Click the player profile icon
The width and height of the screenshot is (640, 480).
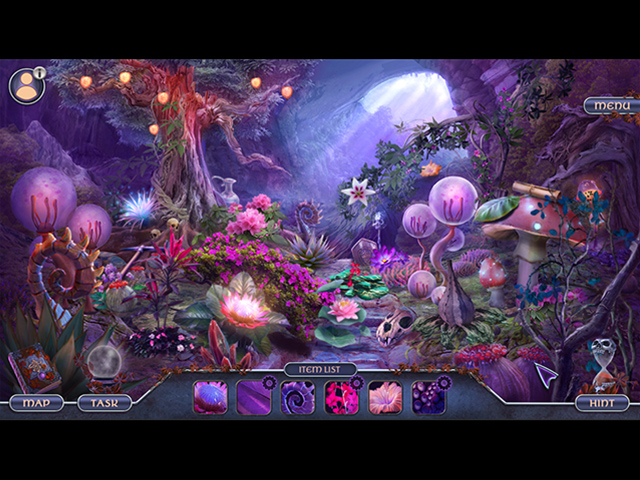click(x=26, y=86)
